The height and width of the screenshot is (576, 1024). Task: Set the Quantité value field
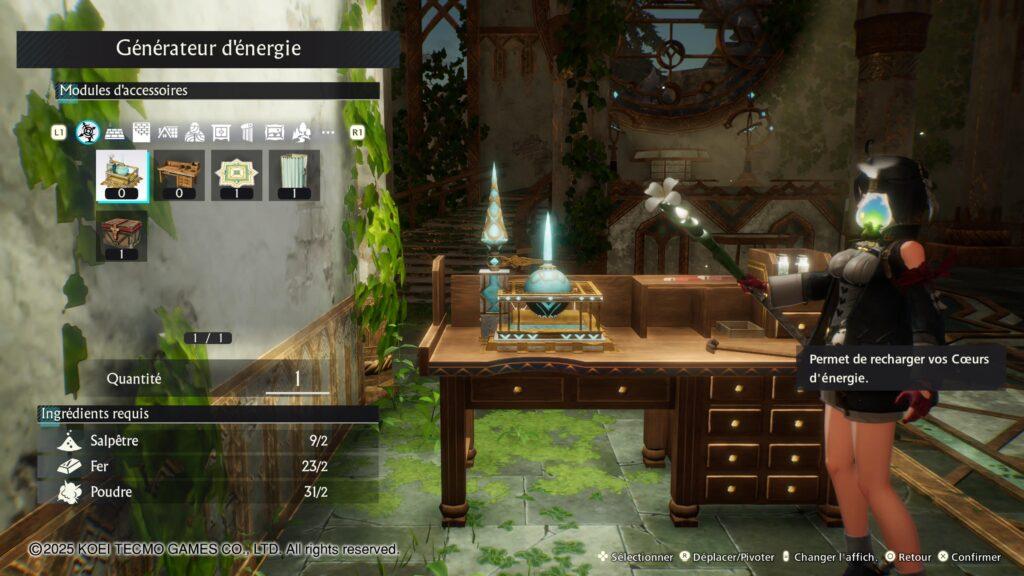coord(297,379)
